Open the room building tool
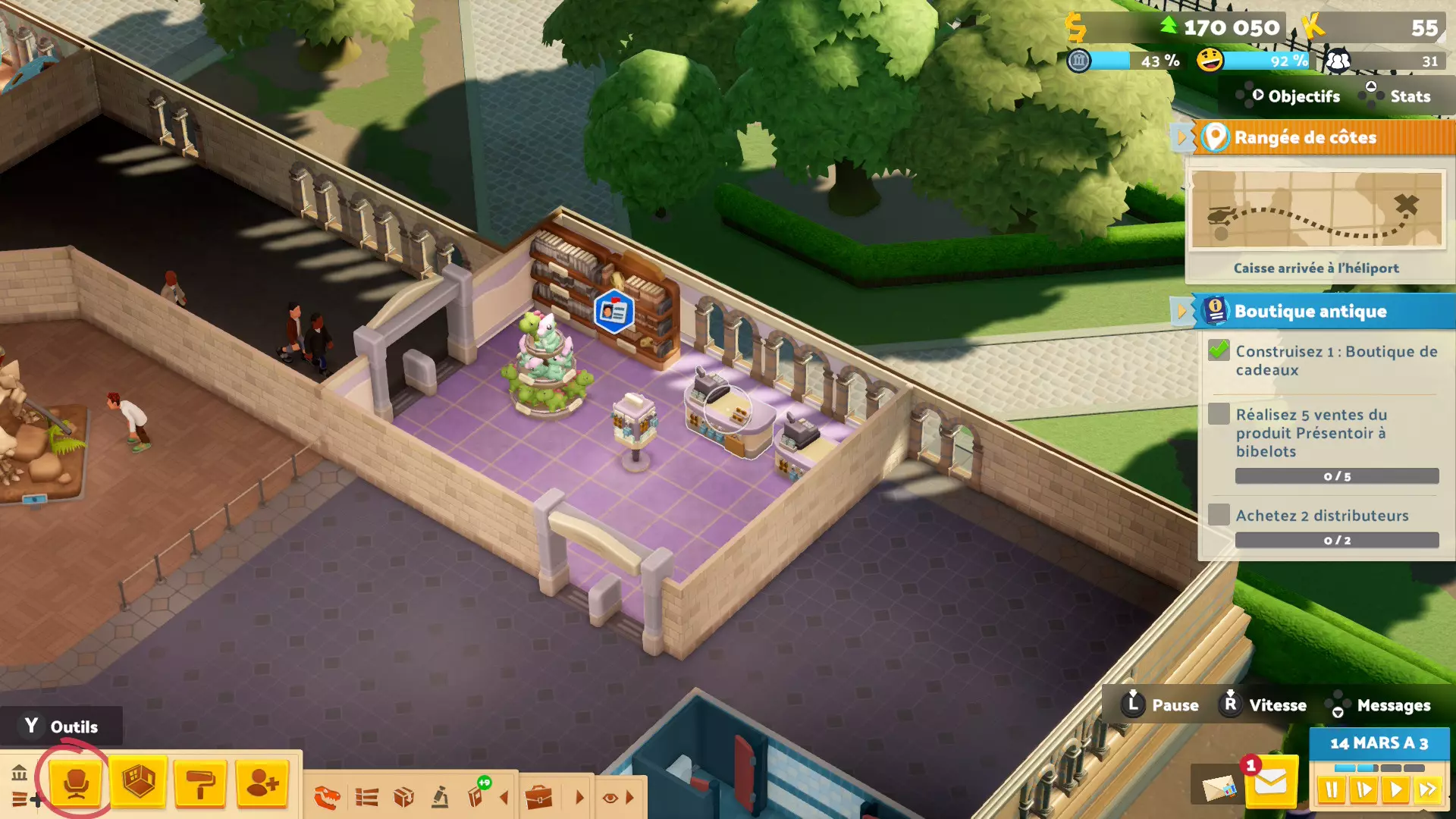 139,783
